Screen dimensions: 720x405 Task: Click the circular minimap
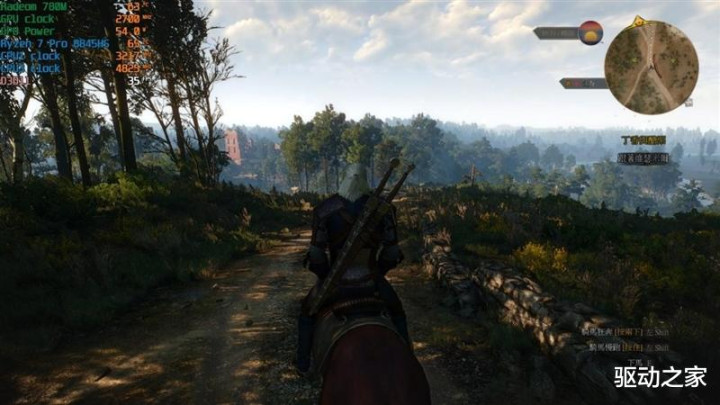pyautogui.click(x=651, y=67)
